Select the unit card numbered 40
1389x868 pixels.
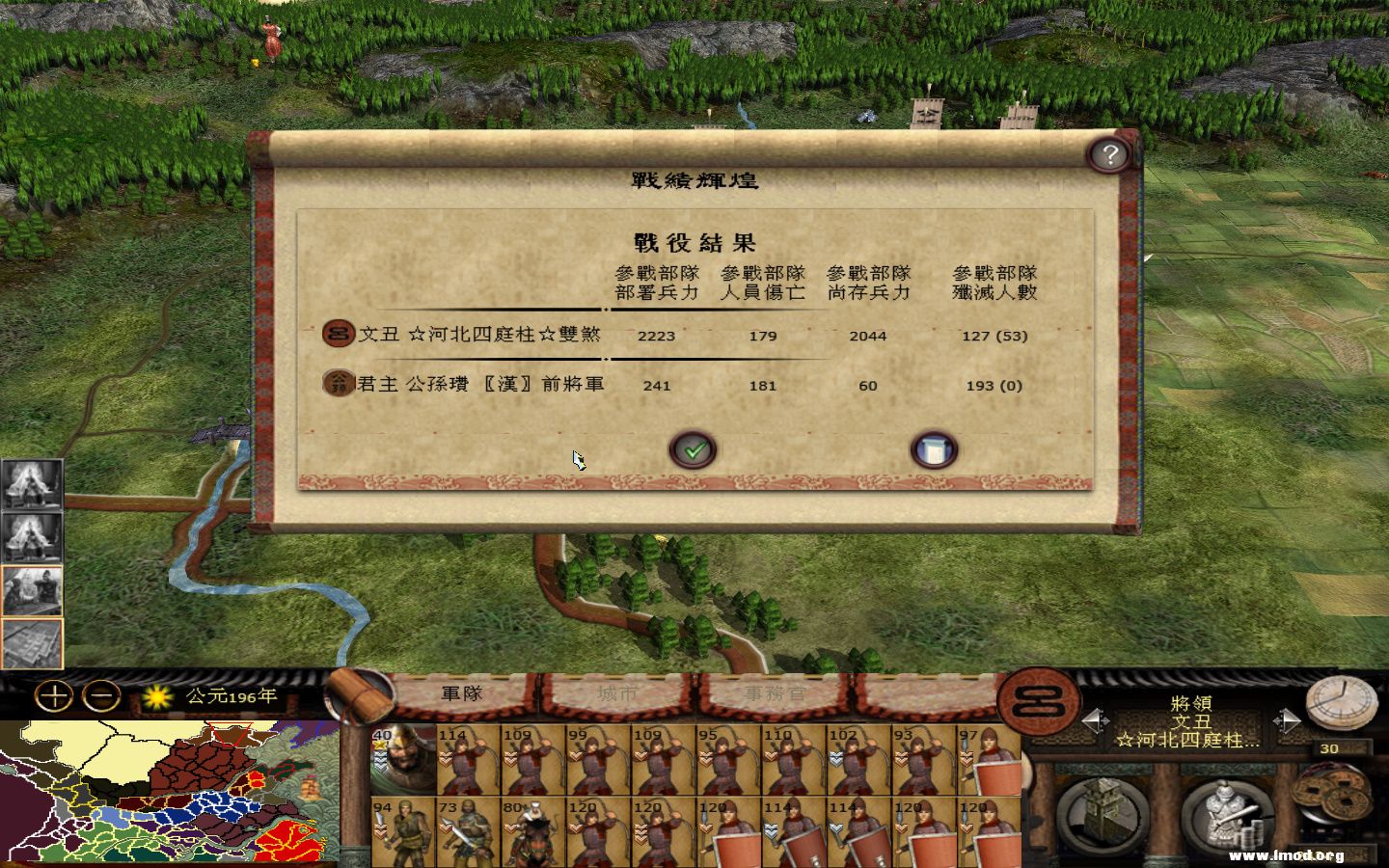click(404, 762)
